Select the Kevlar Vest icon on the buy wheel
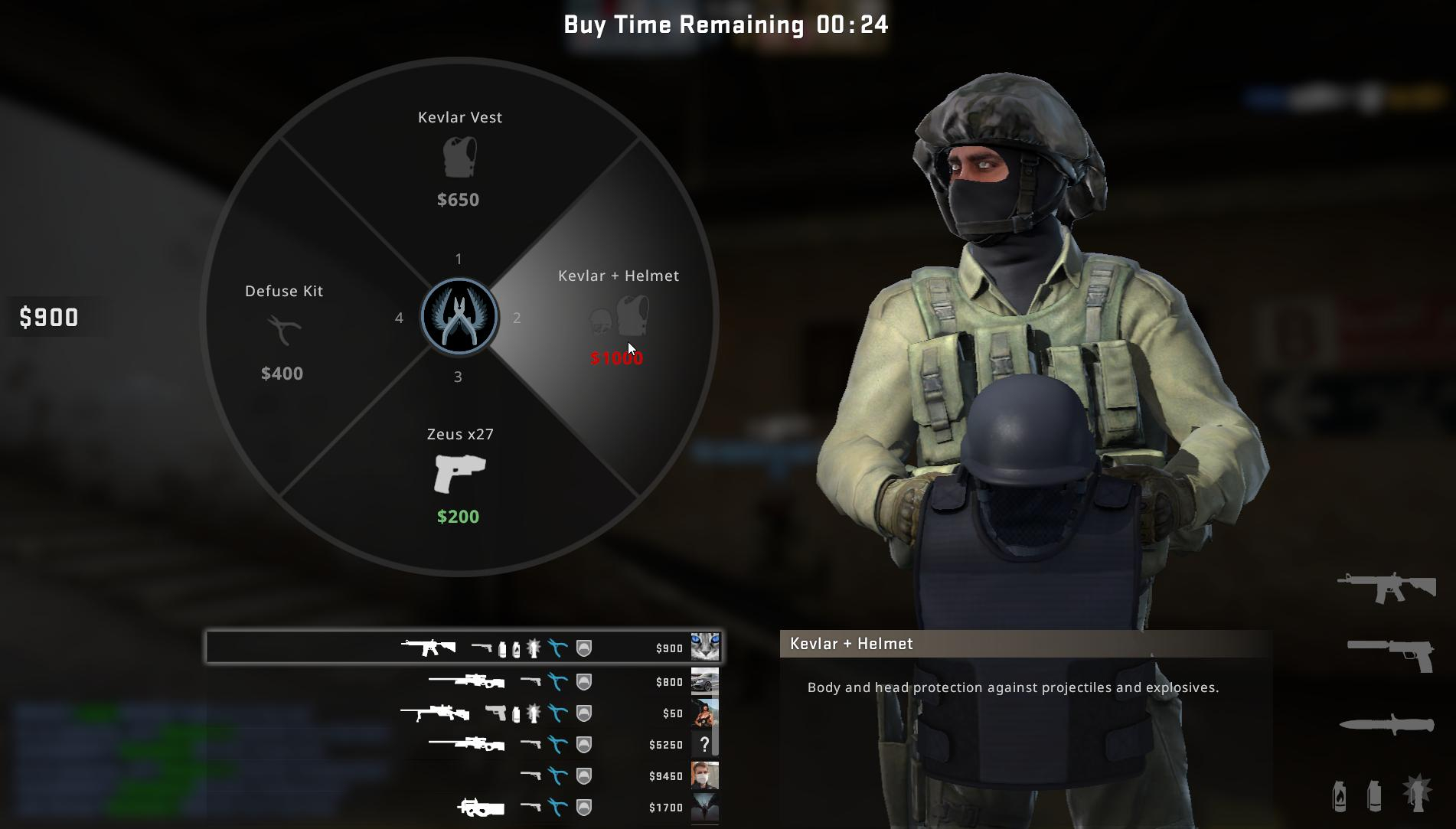The image size is (1456, 829). click(x=458, y=158)
